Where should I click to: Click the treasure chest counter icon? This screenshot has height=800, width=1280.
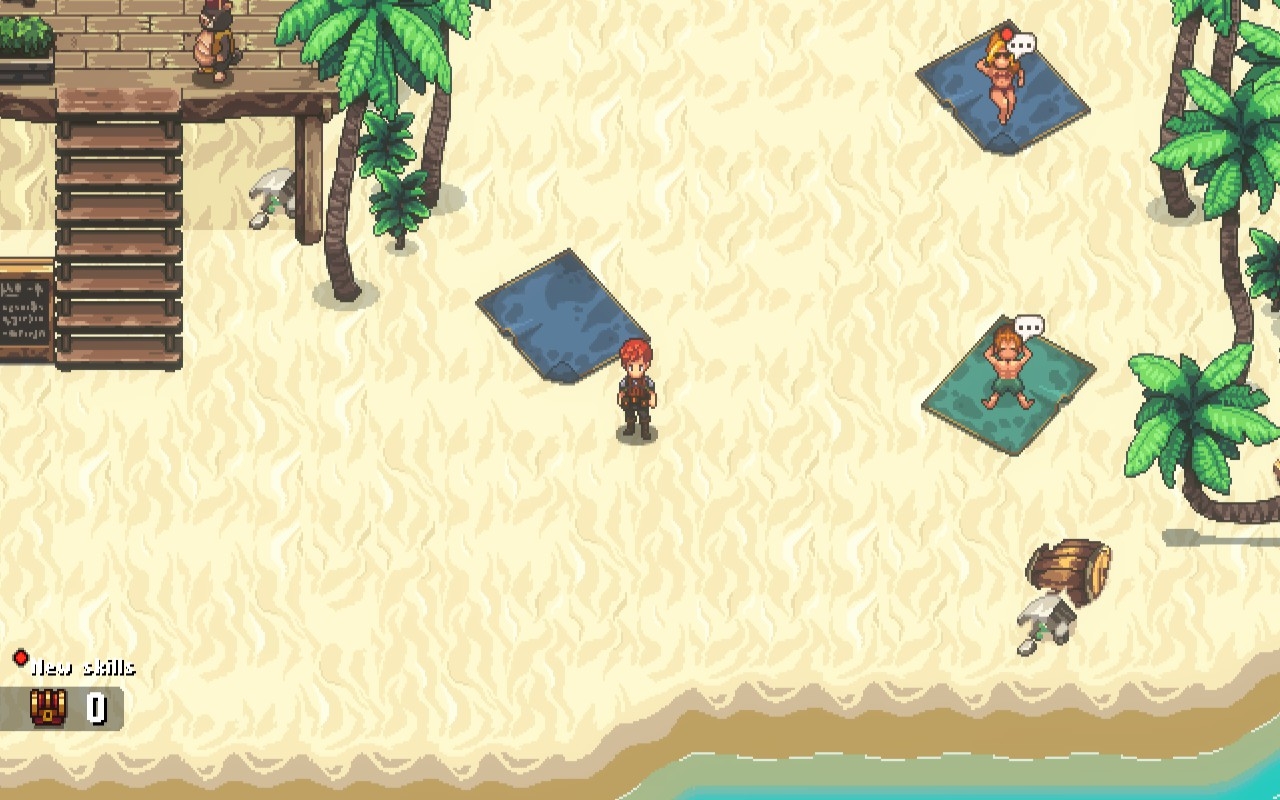coord(48,707)
